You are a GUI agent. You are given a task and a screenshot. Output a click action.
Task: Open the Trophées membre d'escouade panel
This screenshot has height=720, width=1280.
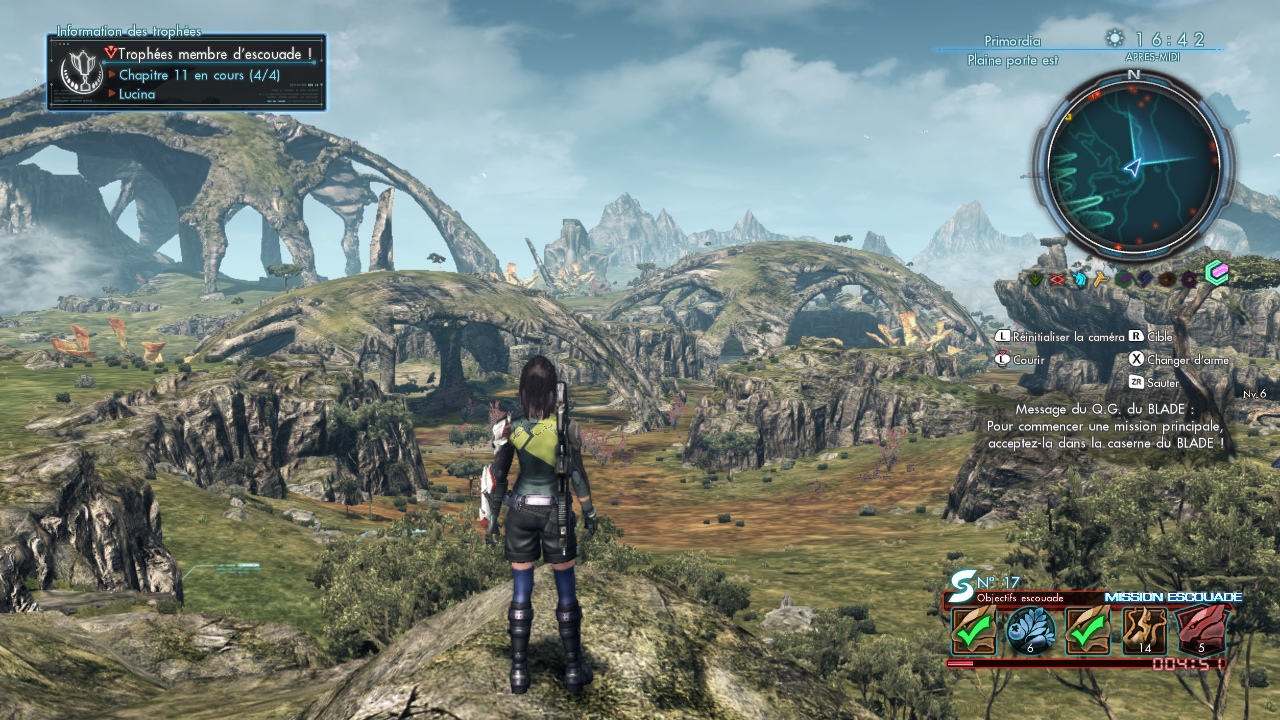click(186, 72)
